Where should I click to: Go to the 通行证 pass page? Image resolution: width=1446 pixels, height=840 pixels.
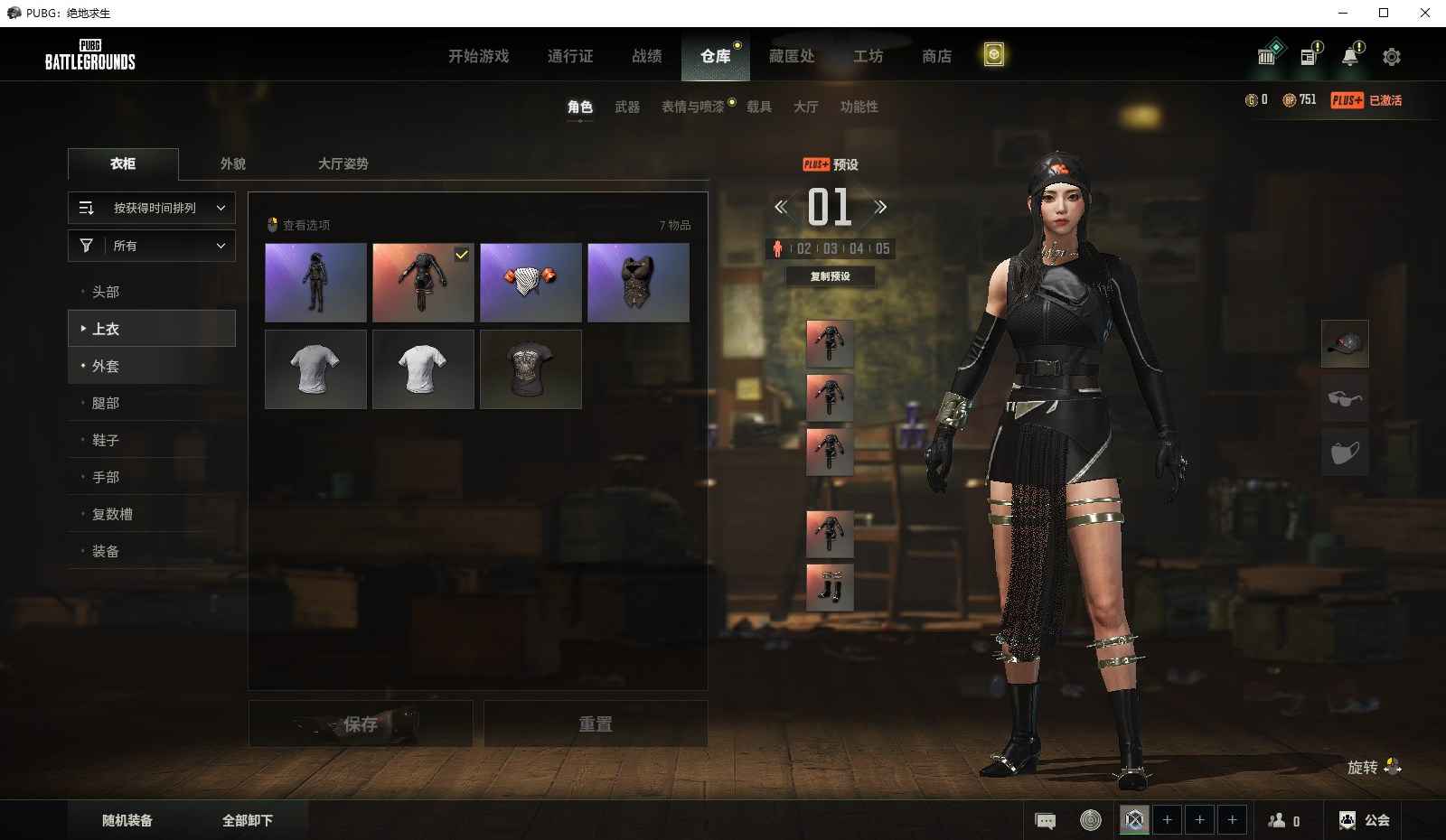[570, 56]
